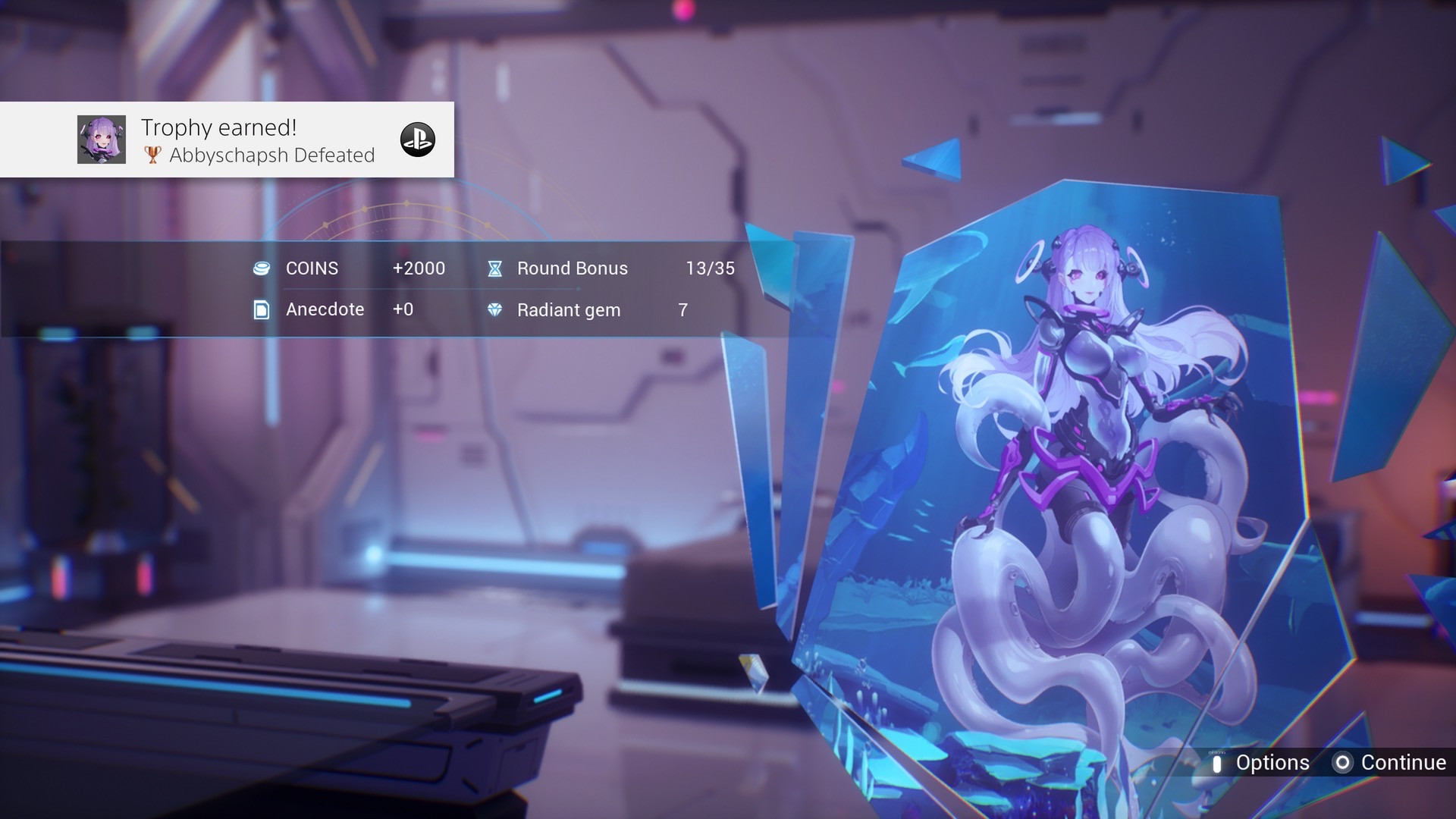
Task: Click the Trophy earned! heading text
Action: (219, 127)
